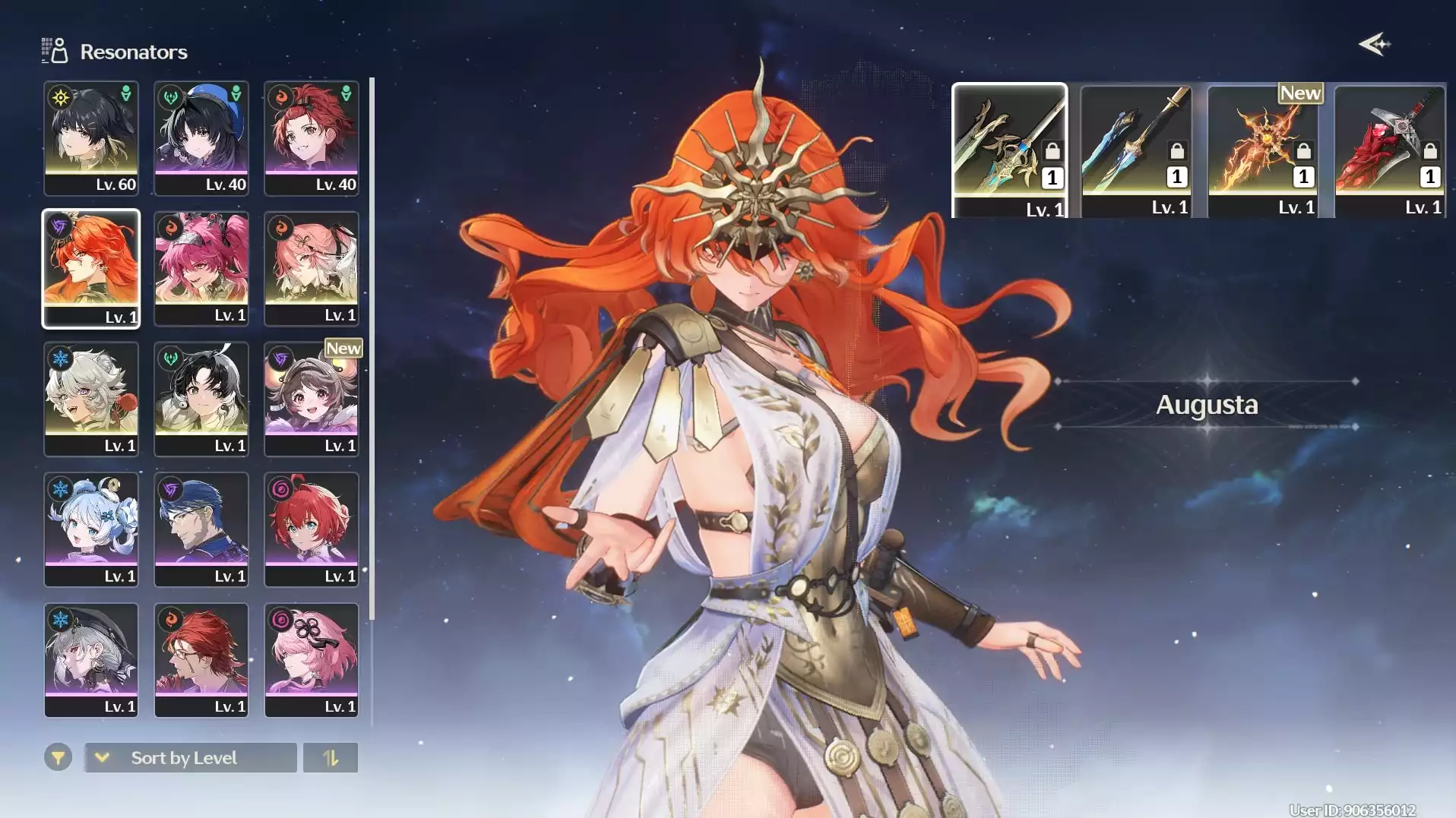This screenshot has height=818, width=1456.
Task: Pick the silver-haired resonator wearing a black hat
Action: pyautogui.click(x=91, y=660)
